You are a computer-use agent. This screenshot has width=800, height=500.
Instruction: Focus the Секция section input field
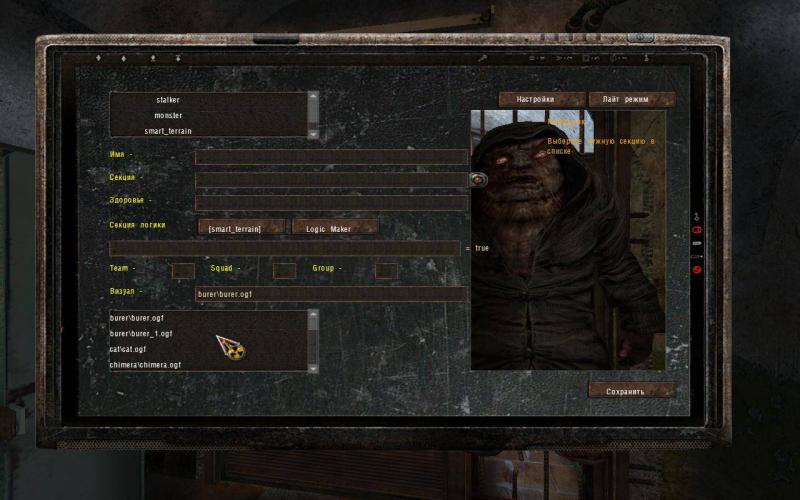[331, 180]
